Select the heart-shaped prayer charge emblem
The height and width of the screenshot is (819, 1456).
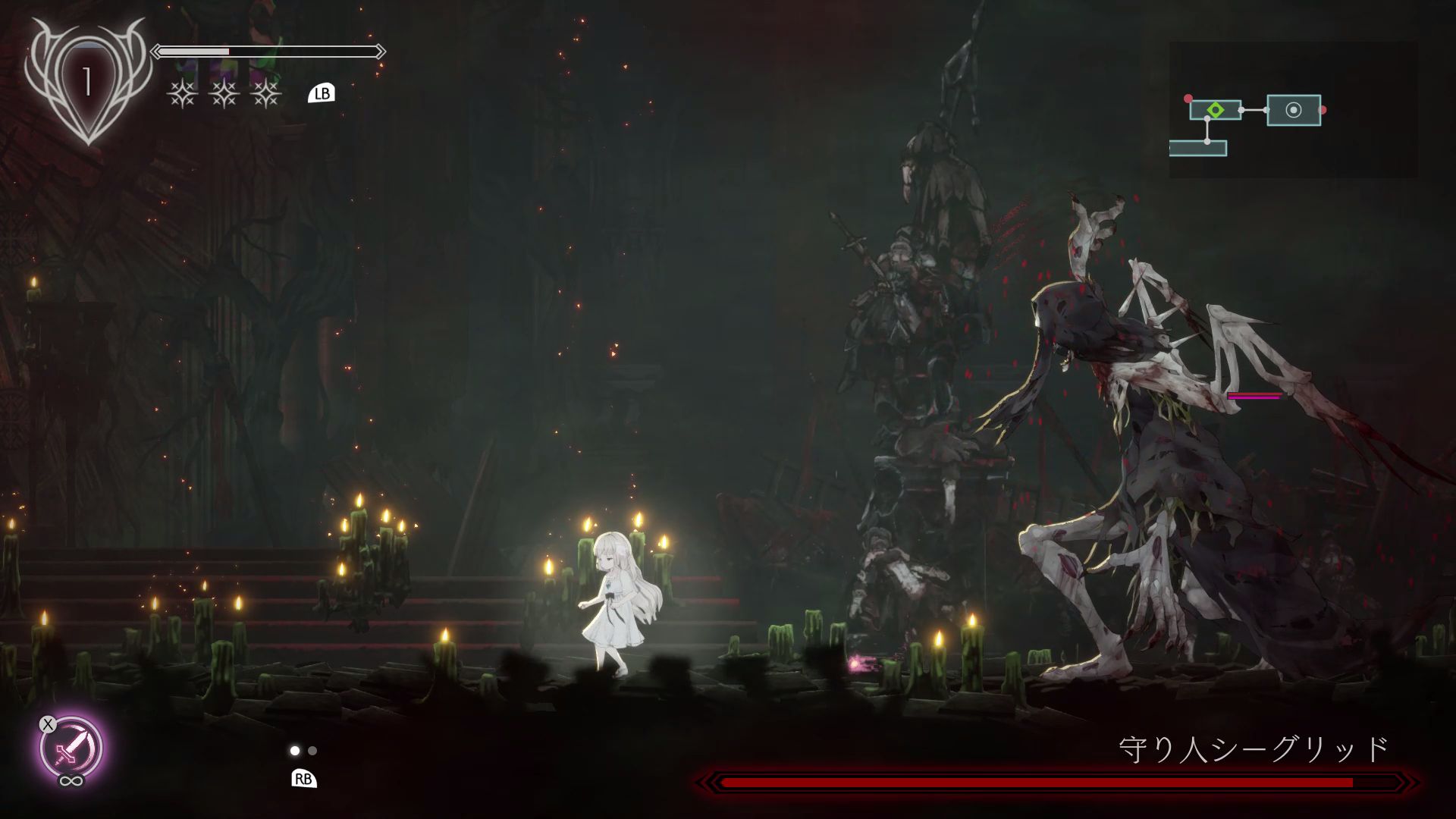coord(87,81)
